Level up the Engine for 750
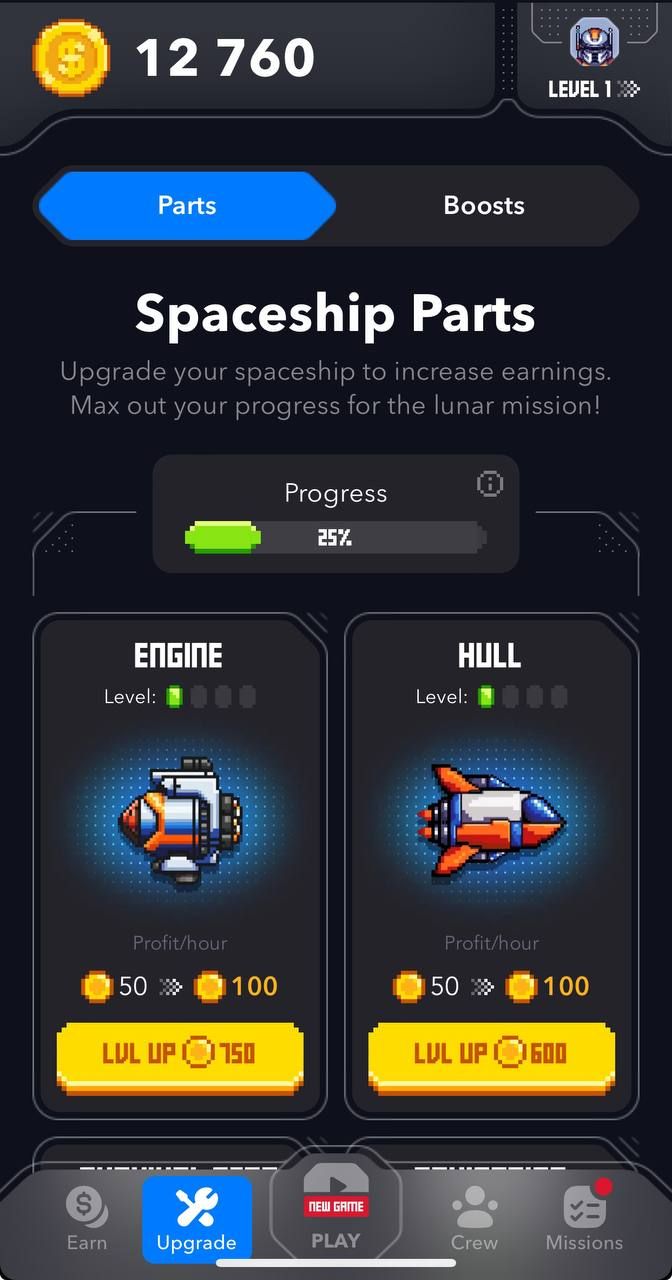 (x=180, y=1053)
